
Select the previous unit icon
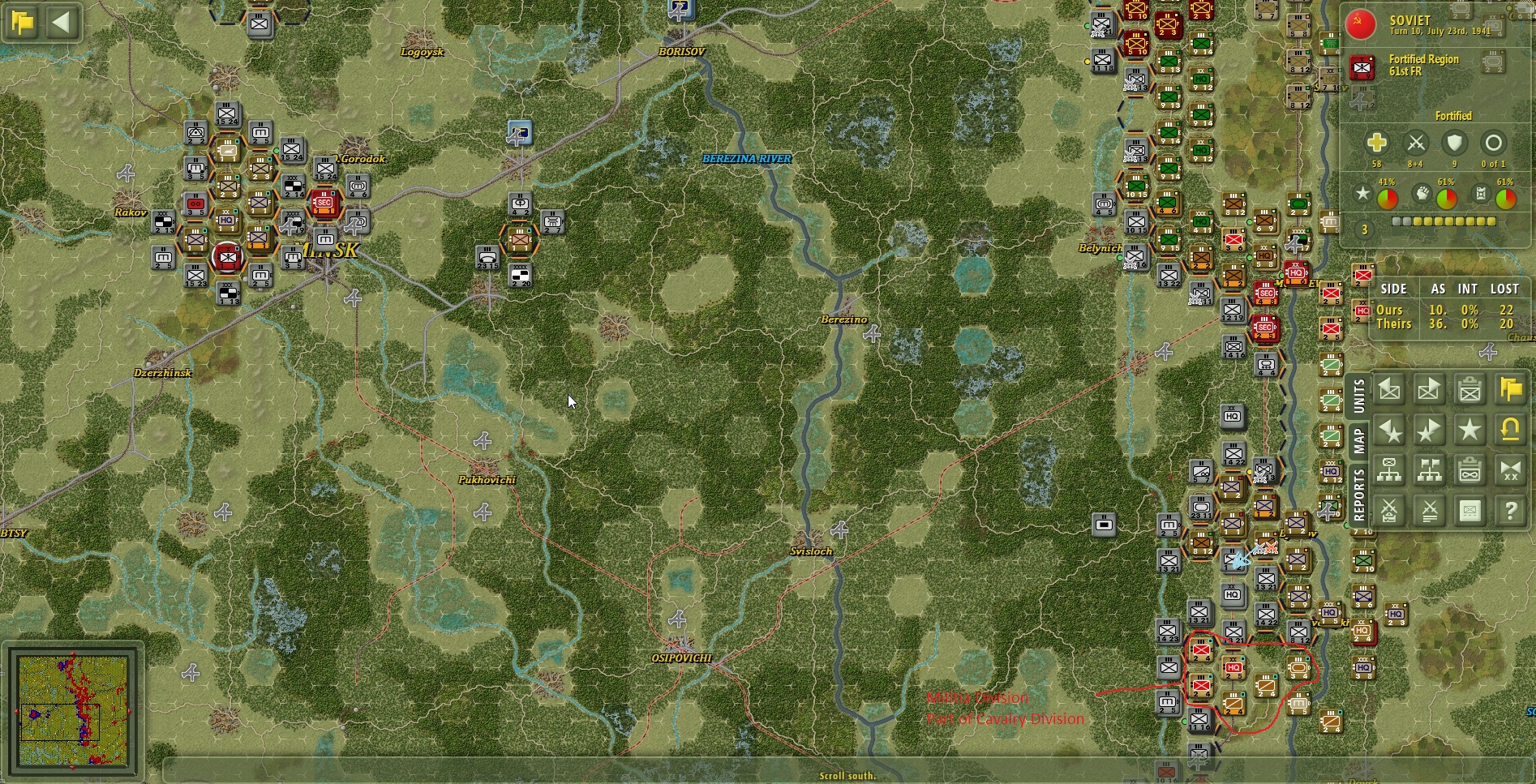pyautogui.click(x=1389, y=388)
